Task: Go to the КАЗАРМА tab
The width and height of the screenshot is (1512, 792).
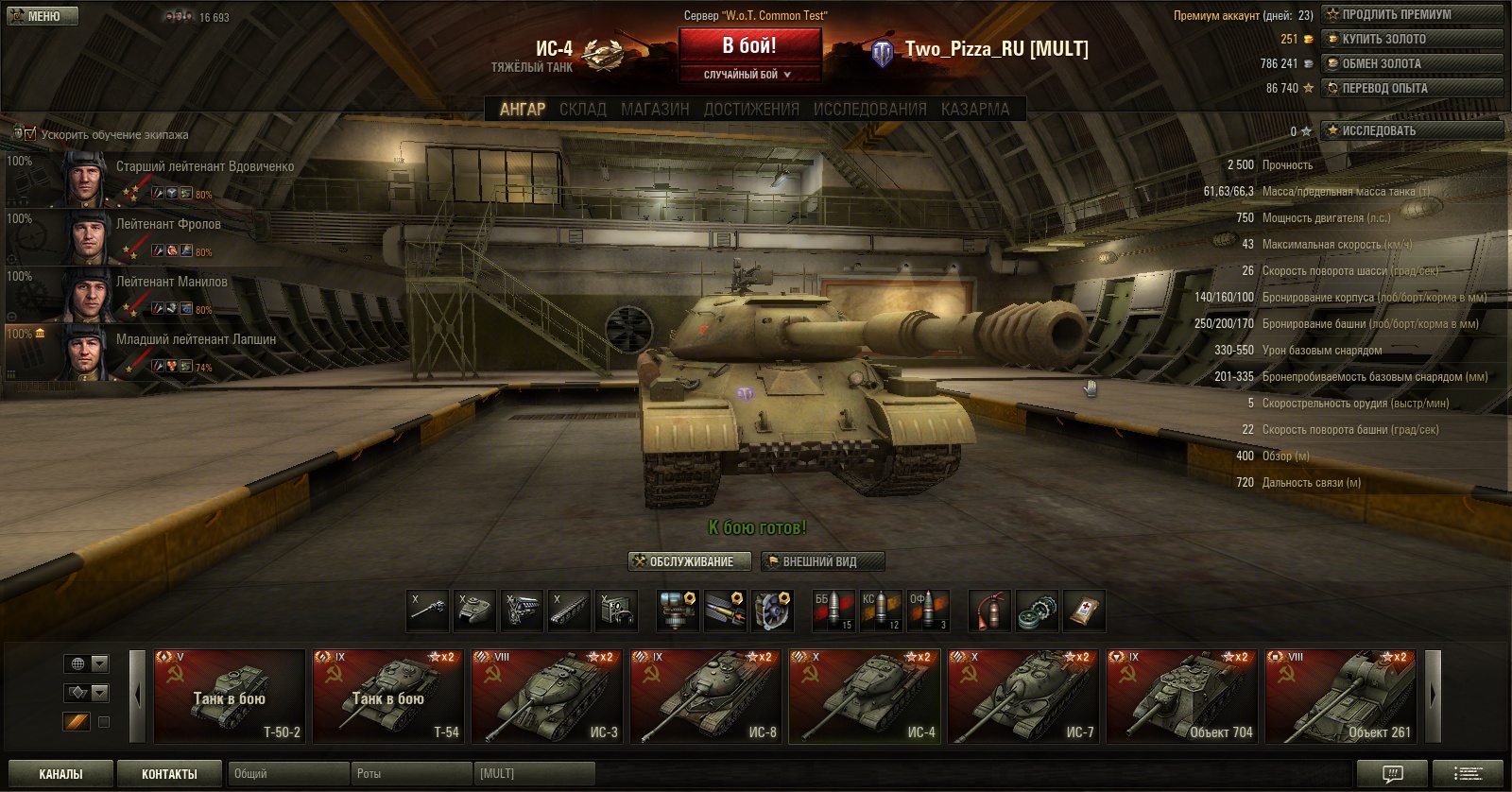Action: pyautogui.click(x=974, y=110)
